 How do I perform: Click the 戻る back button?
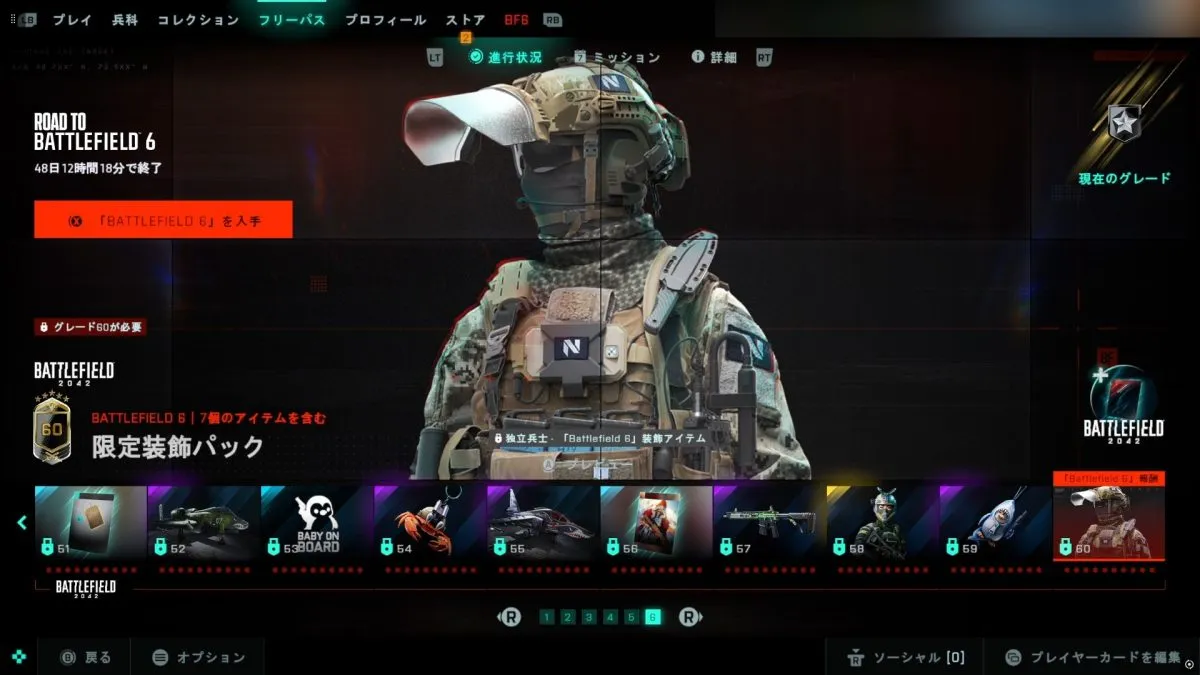coord(87,657)
